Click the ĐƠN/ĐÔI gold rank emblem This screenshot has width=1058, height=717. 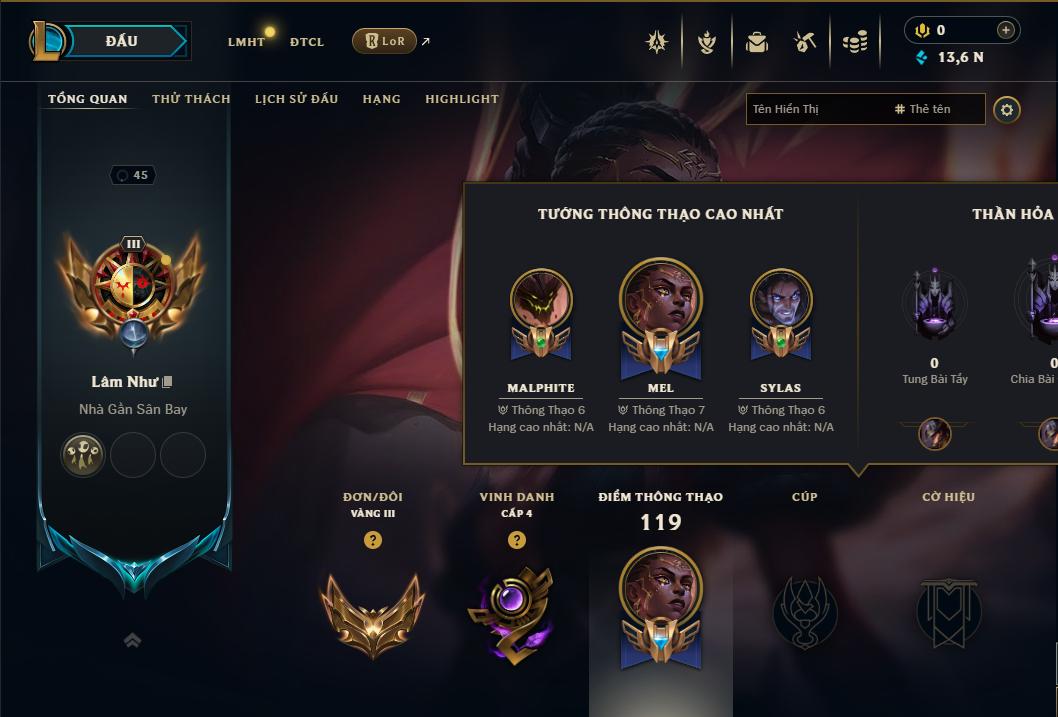(x=372, y=612)
